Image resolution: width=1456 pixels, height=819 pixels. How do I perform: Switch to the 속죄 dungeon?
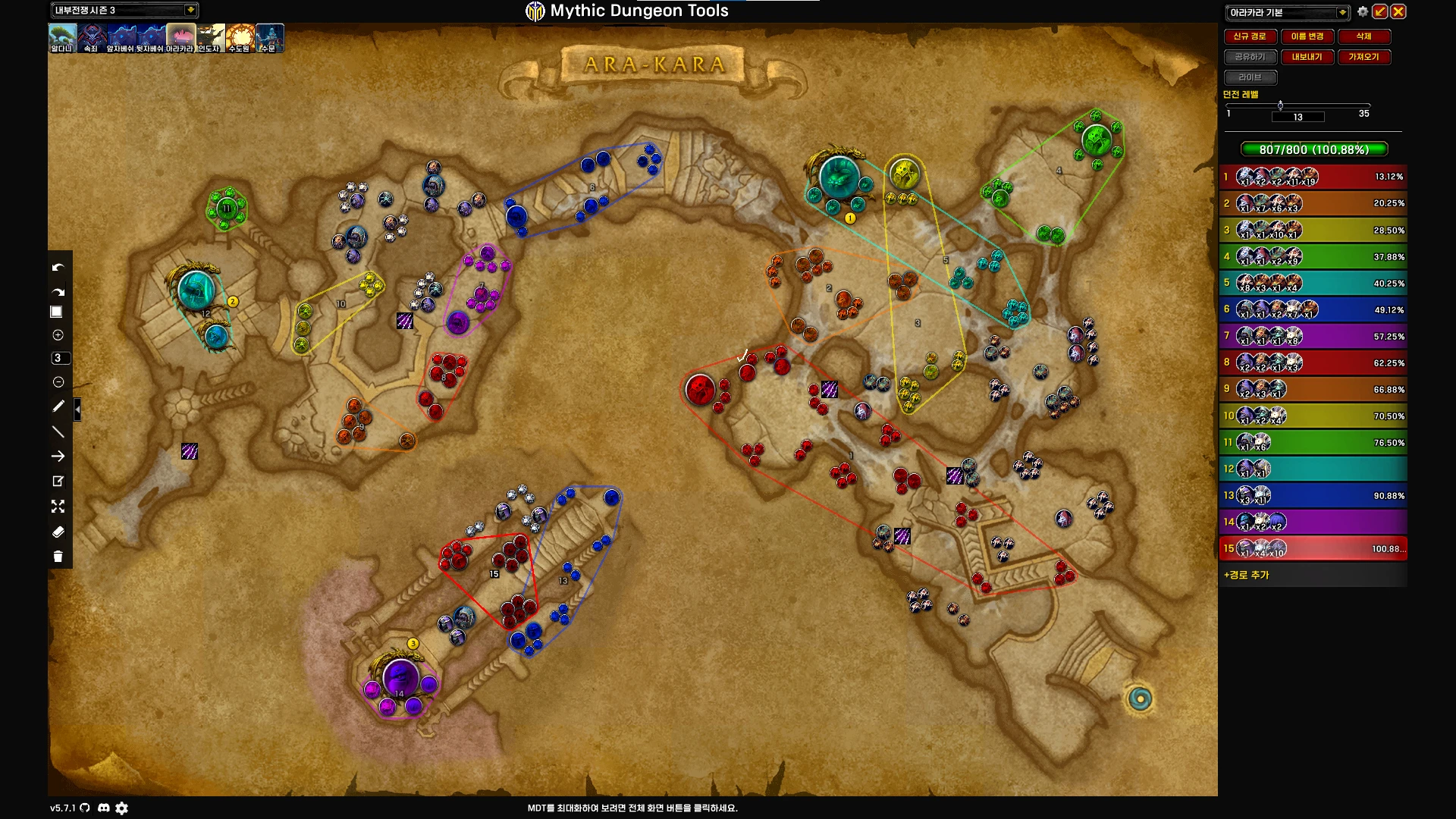[x=92, y=37]
